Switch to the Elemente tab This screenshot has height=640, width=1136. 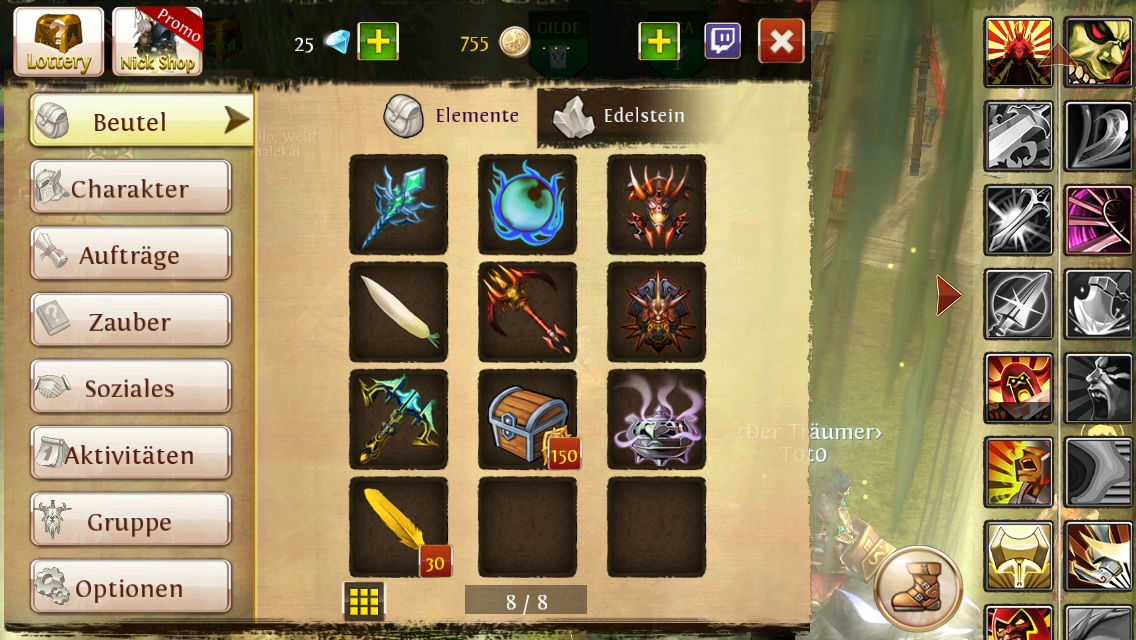[453, 116]
